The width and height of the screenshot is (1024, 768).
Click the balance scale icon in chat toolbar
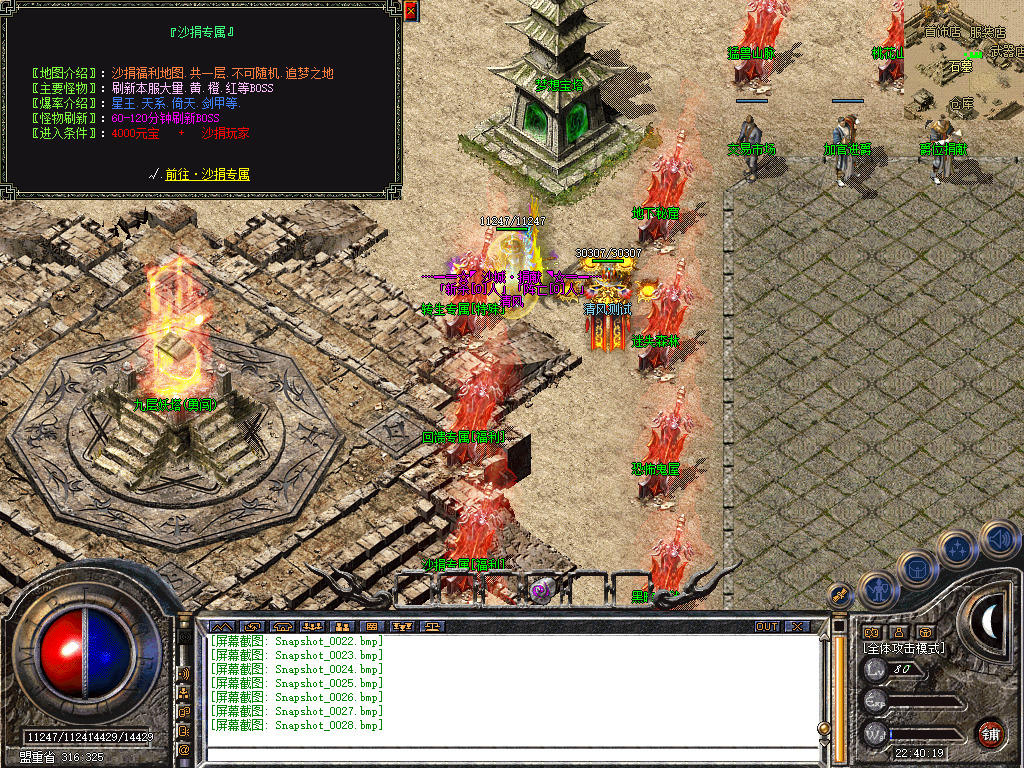[433, 627]
